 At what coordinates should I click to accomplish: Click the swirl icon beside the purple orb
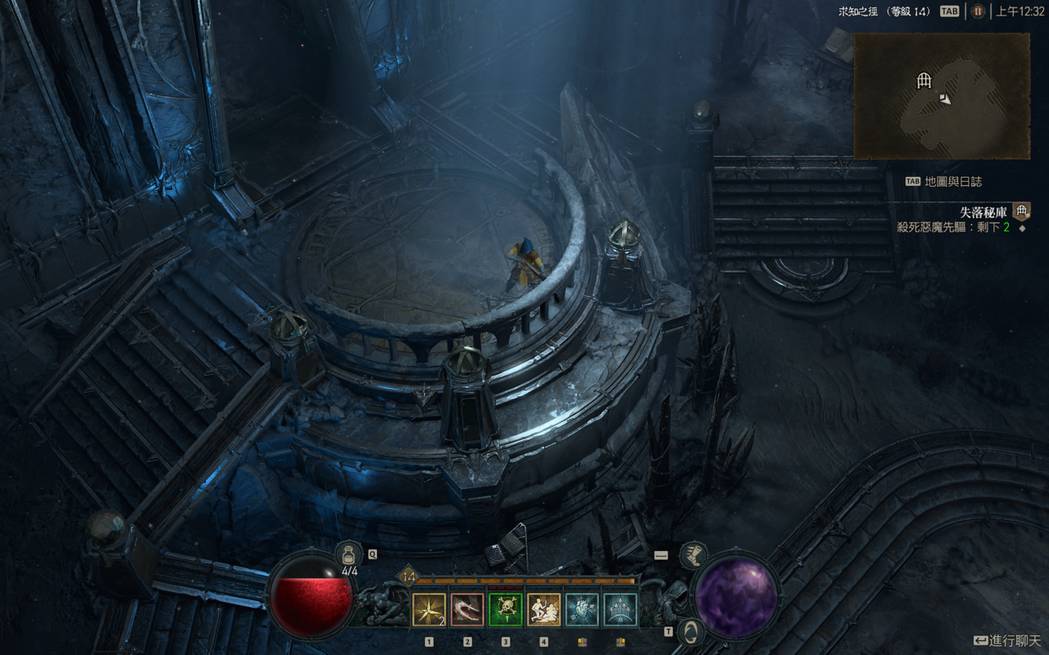pyautogui.click(x=688, y=632)
